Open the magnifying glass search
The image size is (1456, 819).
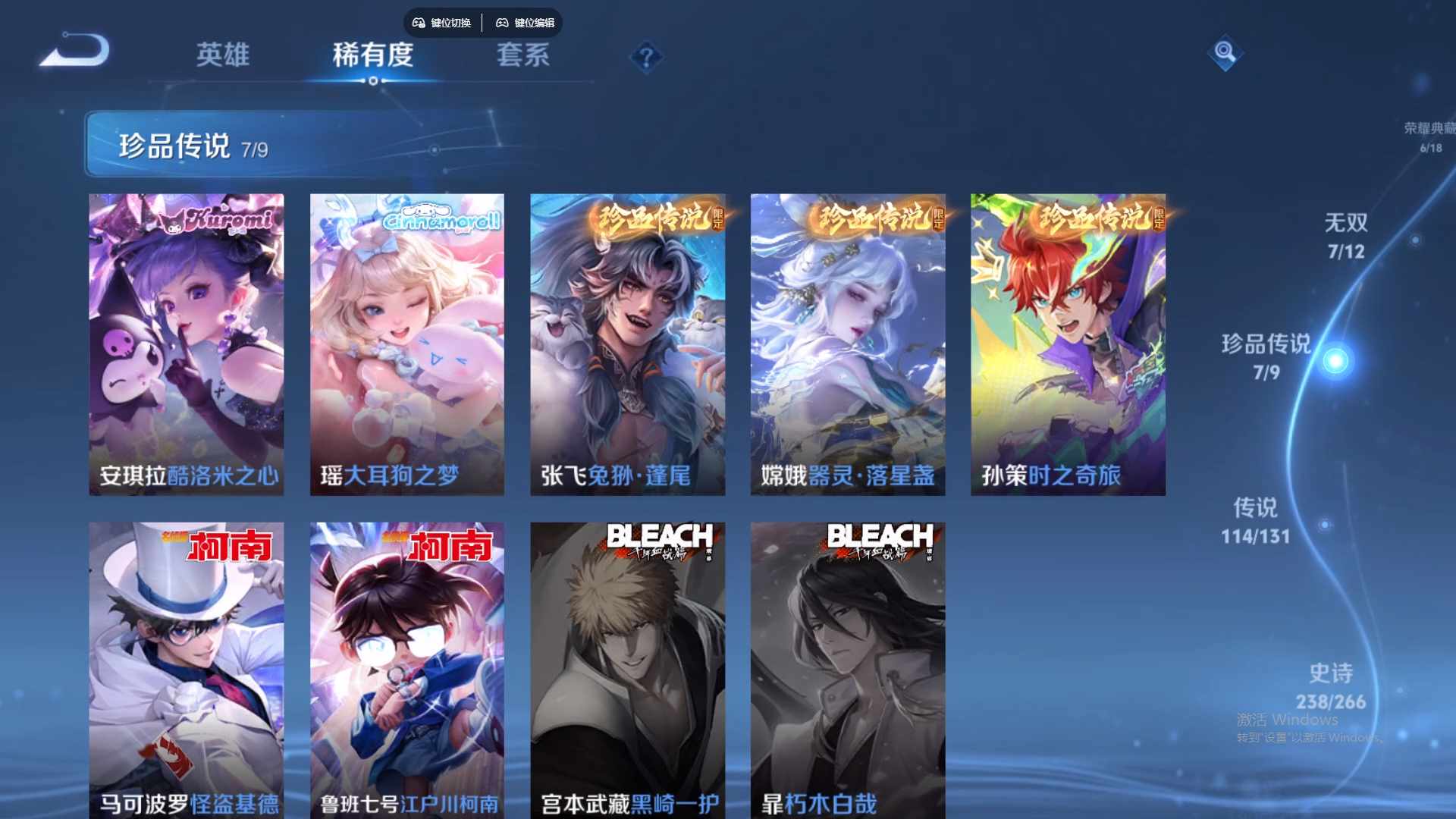click(1224, 52)
